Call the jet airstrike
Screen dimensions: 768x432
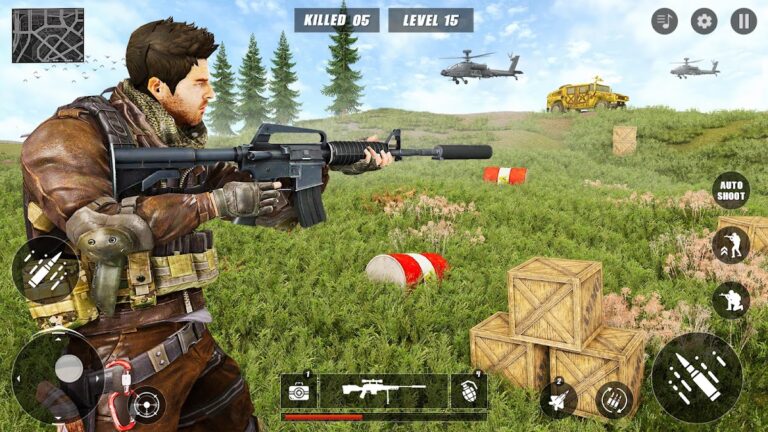(x=558, y=400)
